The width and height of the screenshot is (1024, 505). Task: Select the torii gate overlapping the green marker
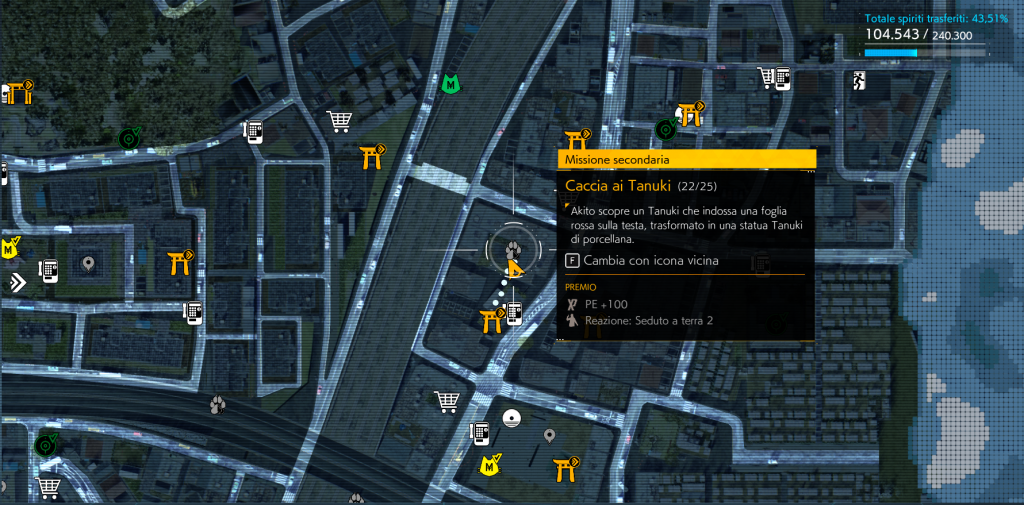tap(688, 113)
